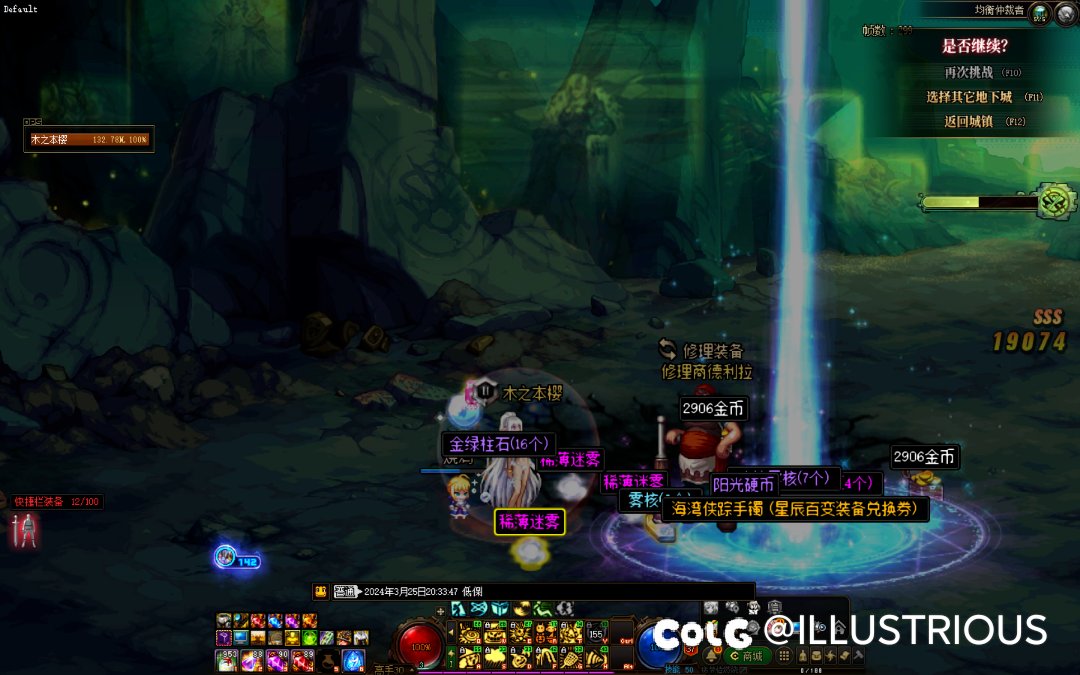Use the blue potion in the consumable row
The image size is (1080, 675).
pos(355,660)
